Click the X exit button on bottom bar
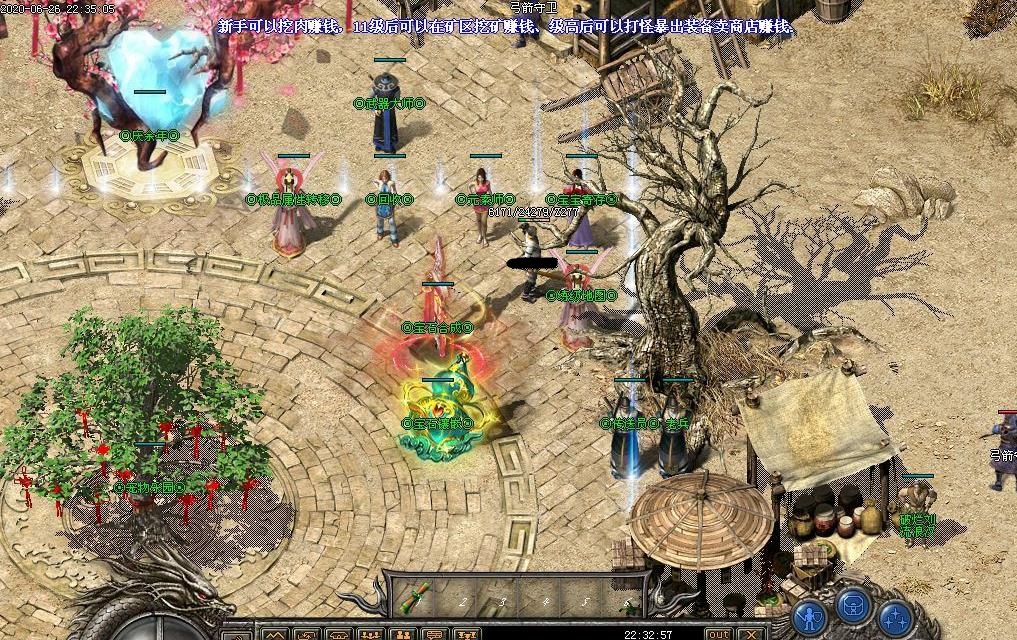1017x640 pixels. click(751, 634)
